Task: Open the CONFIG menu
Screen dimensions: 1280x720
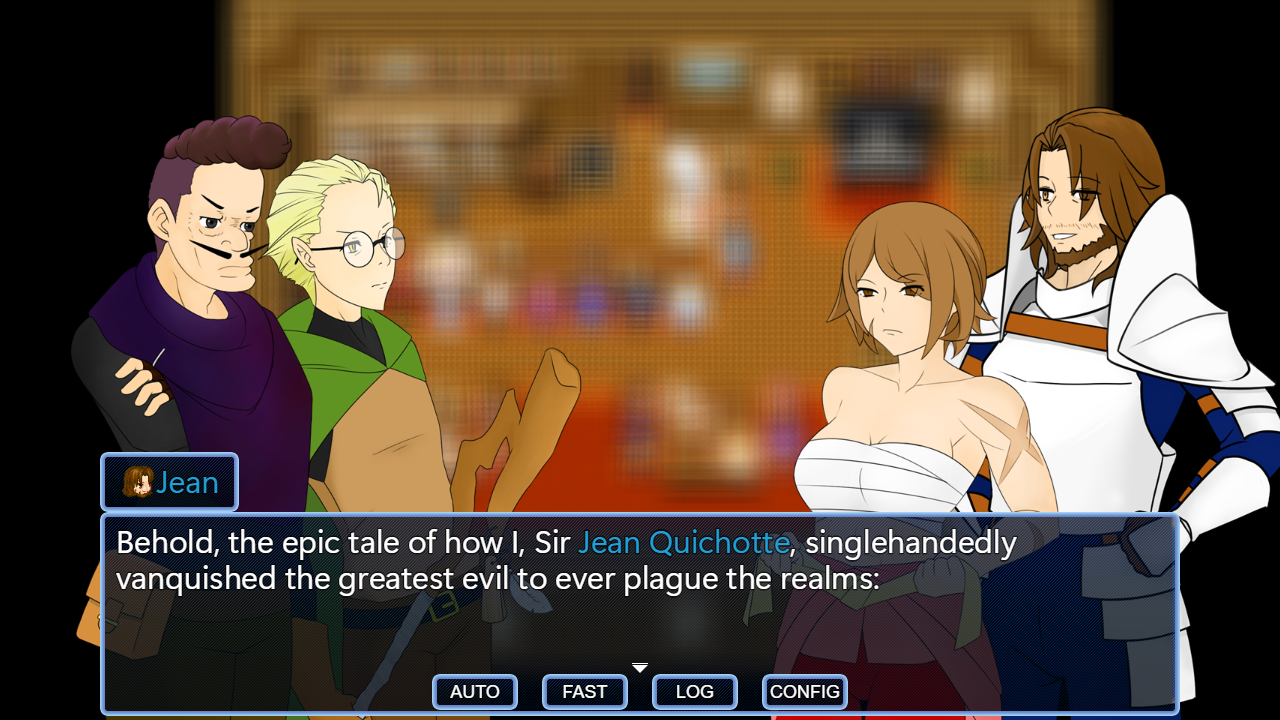Action: [805, 692]
